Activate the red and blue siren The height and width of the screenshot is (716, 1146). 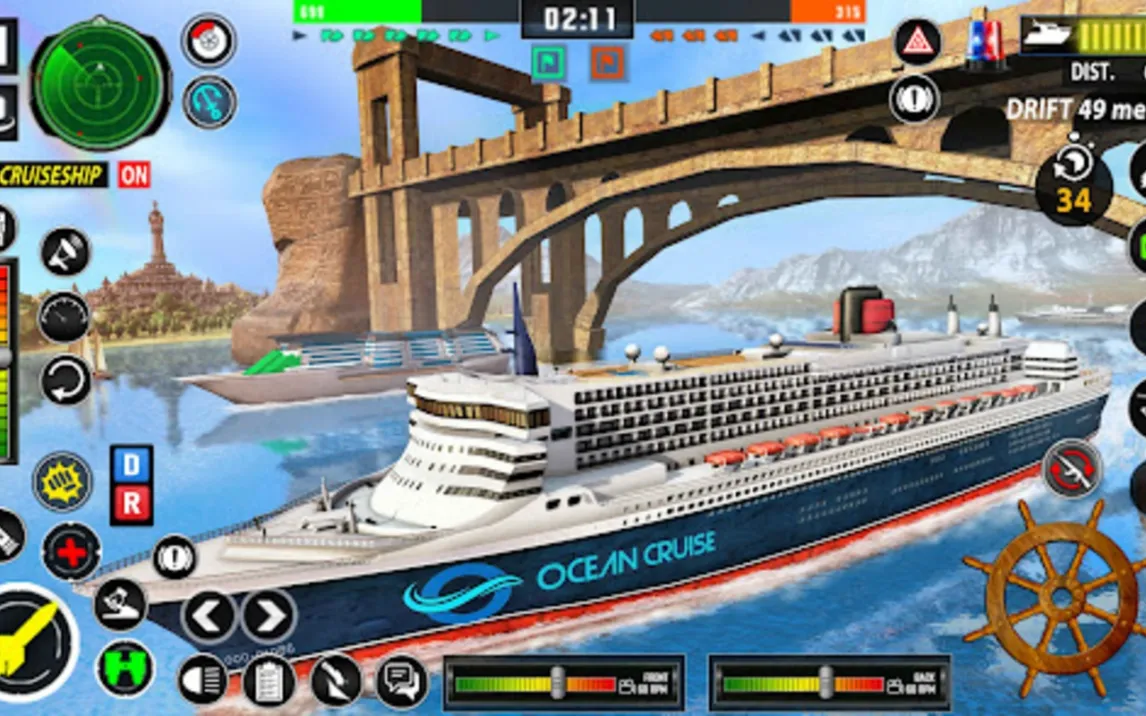point(984,43)
